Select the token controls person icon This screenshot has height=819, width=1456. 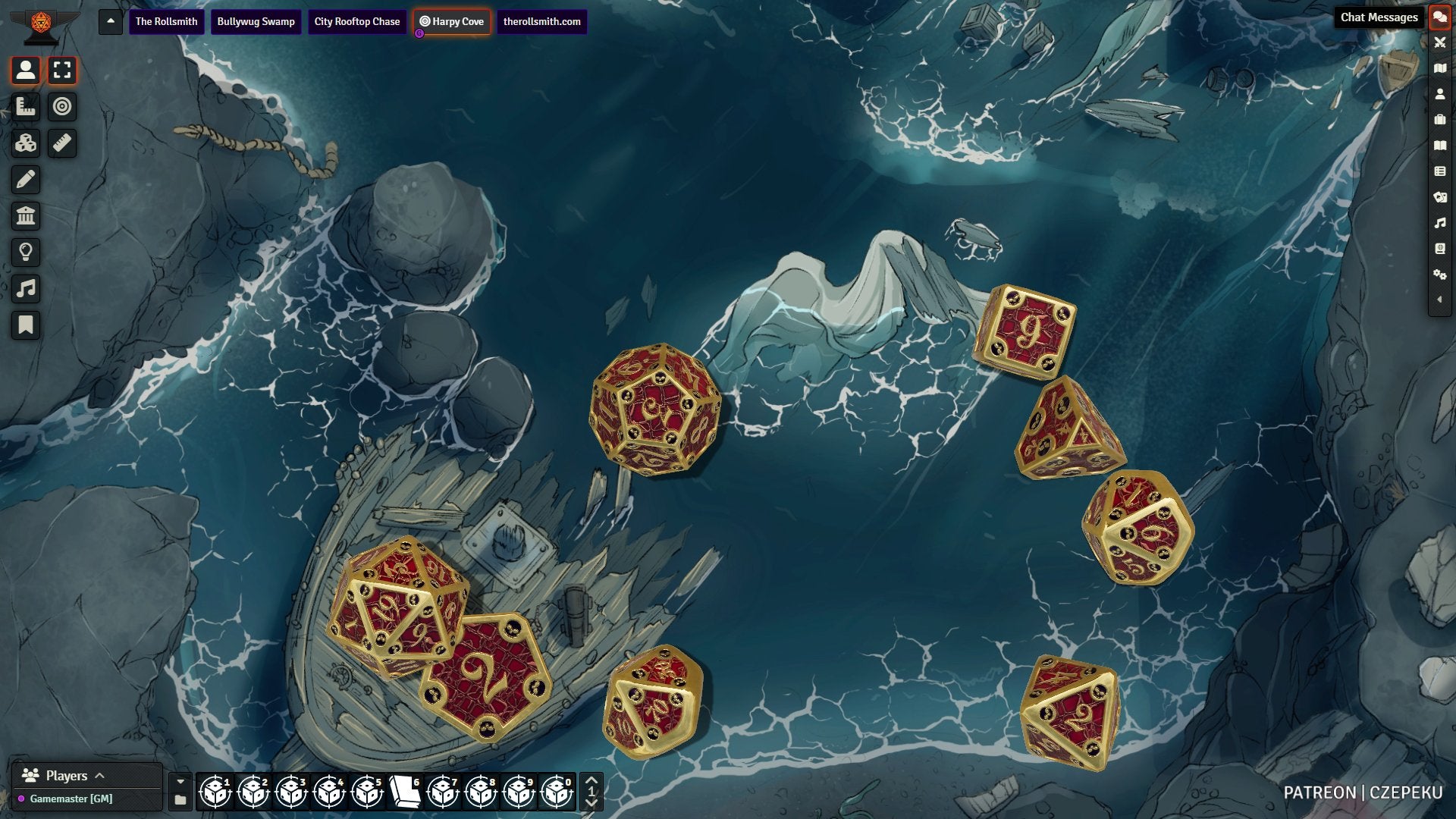click(26, 71)
